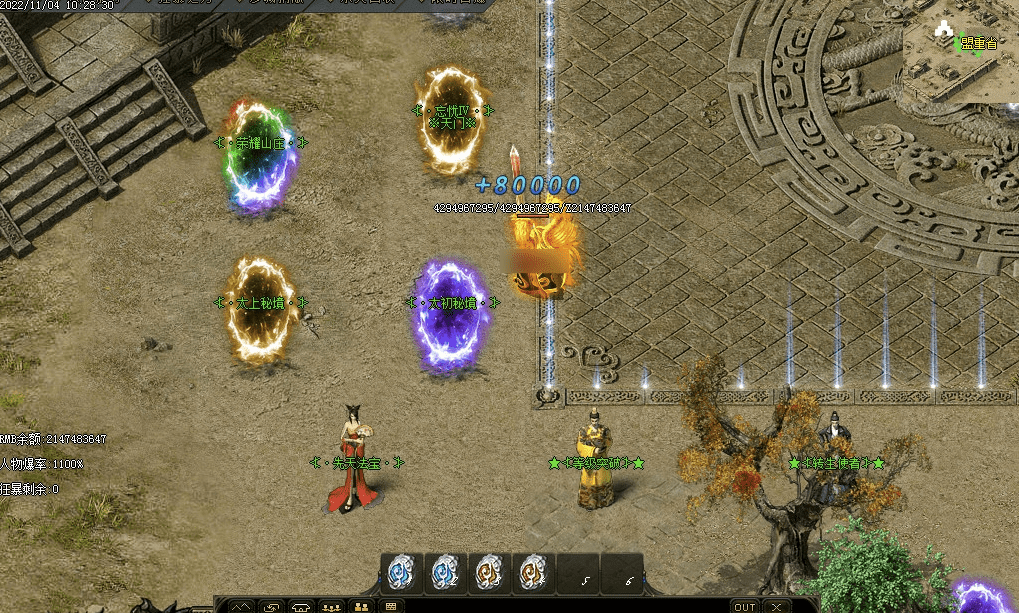Use the blue swirl item in hotbar slot 2
Image resolution: width=1019 pixels, height=613 pixels.
(445, 572)
